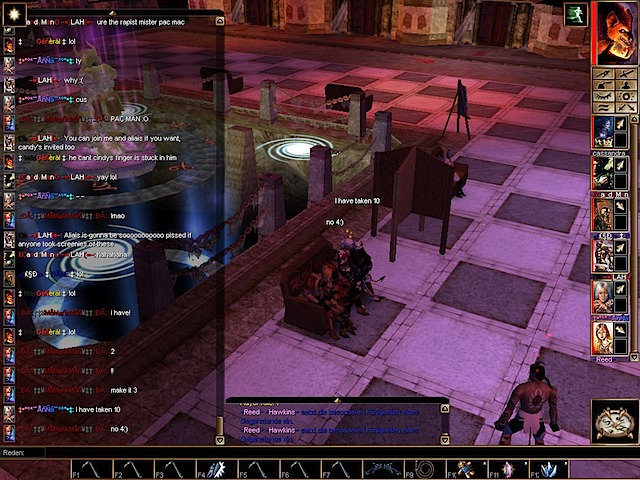Click the creature-face compass icon
Image resolution: width=640 pixels, height=480 pixels.
point(615,422)
